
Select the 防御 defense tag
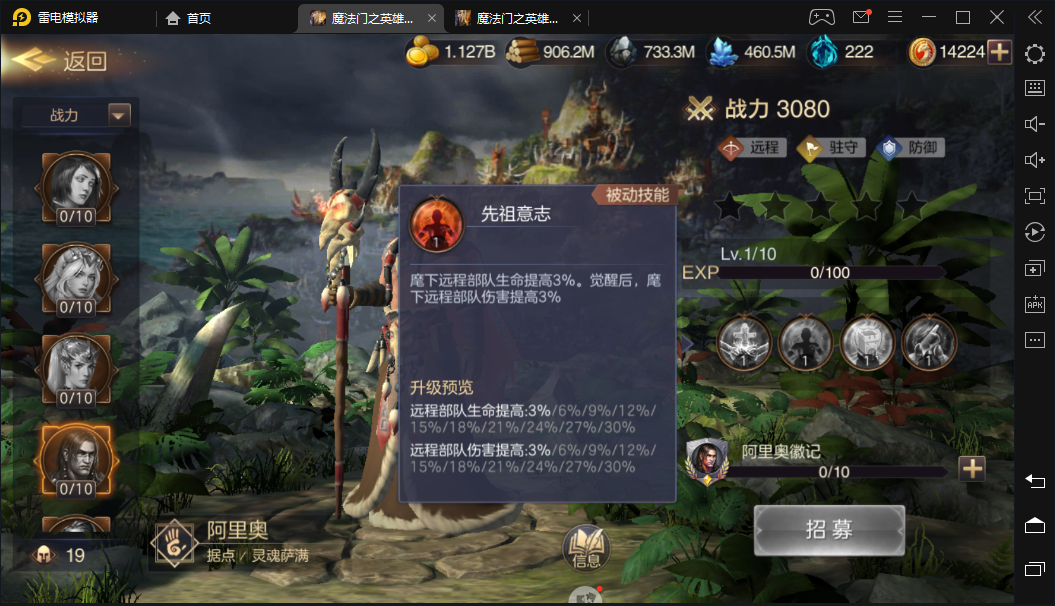click(x=910, y=148)
